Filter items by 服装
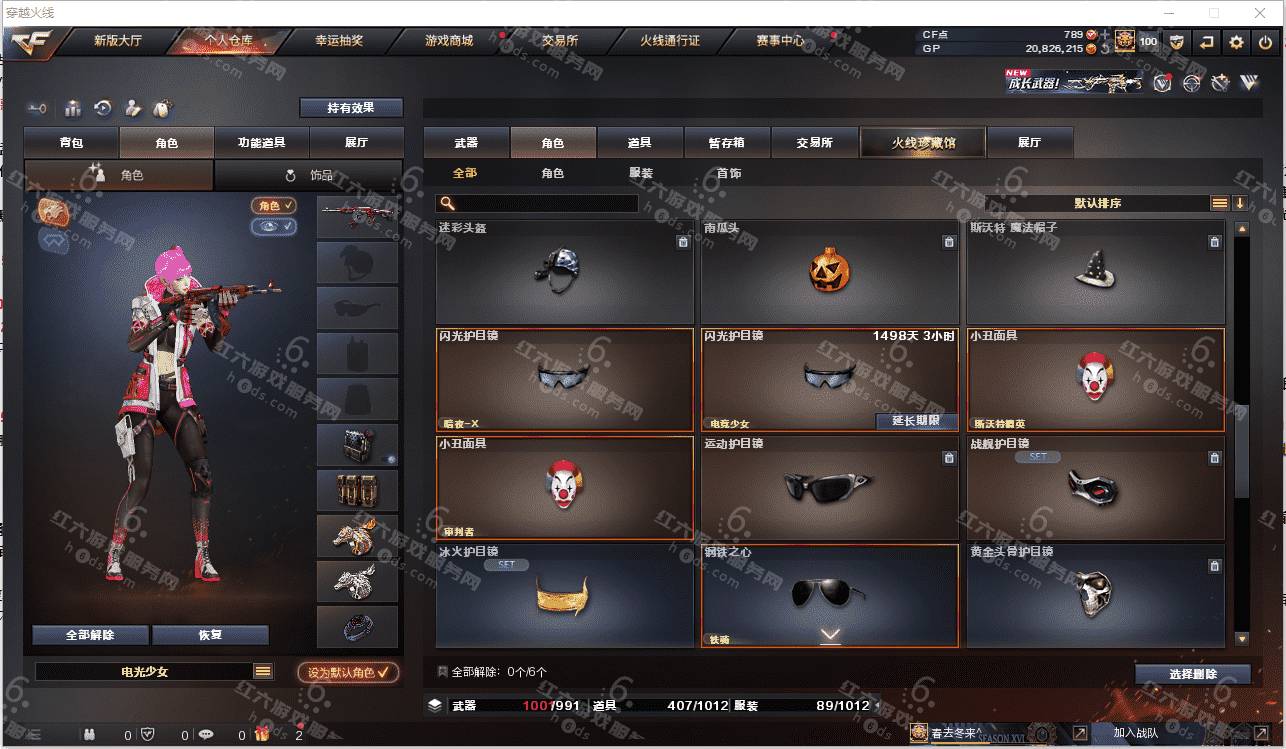1286x749 pixels. coord(641,173)
